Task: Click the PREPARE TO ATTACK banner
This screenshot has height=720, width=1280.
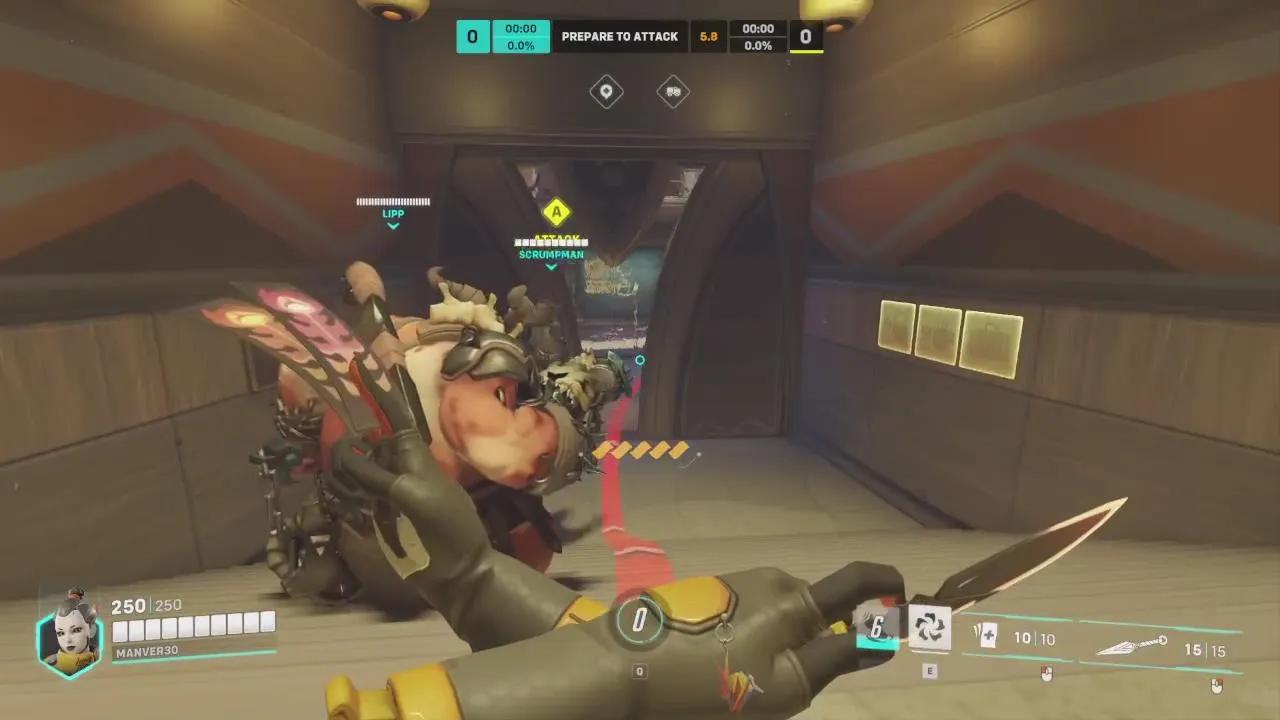Action: [620, 36]
